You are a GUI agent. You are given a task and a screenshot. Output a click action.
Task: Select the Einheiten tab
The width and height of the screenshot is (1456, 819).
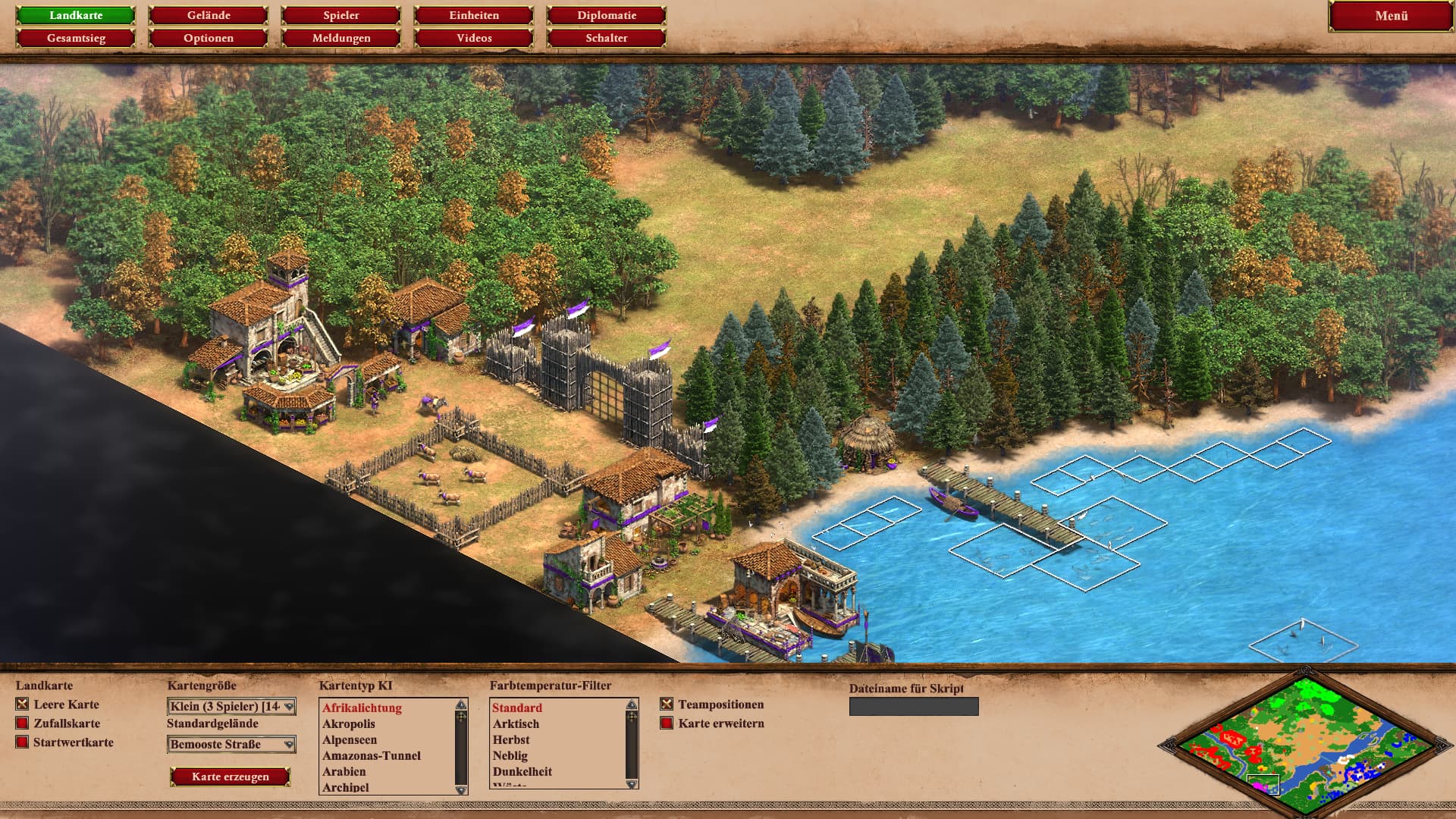coord(474,15)
